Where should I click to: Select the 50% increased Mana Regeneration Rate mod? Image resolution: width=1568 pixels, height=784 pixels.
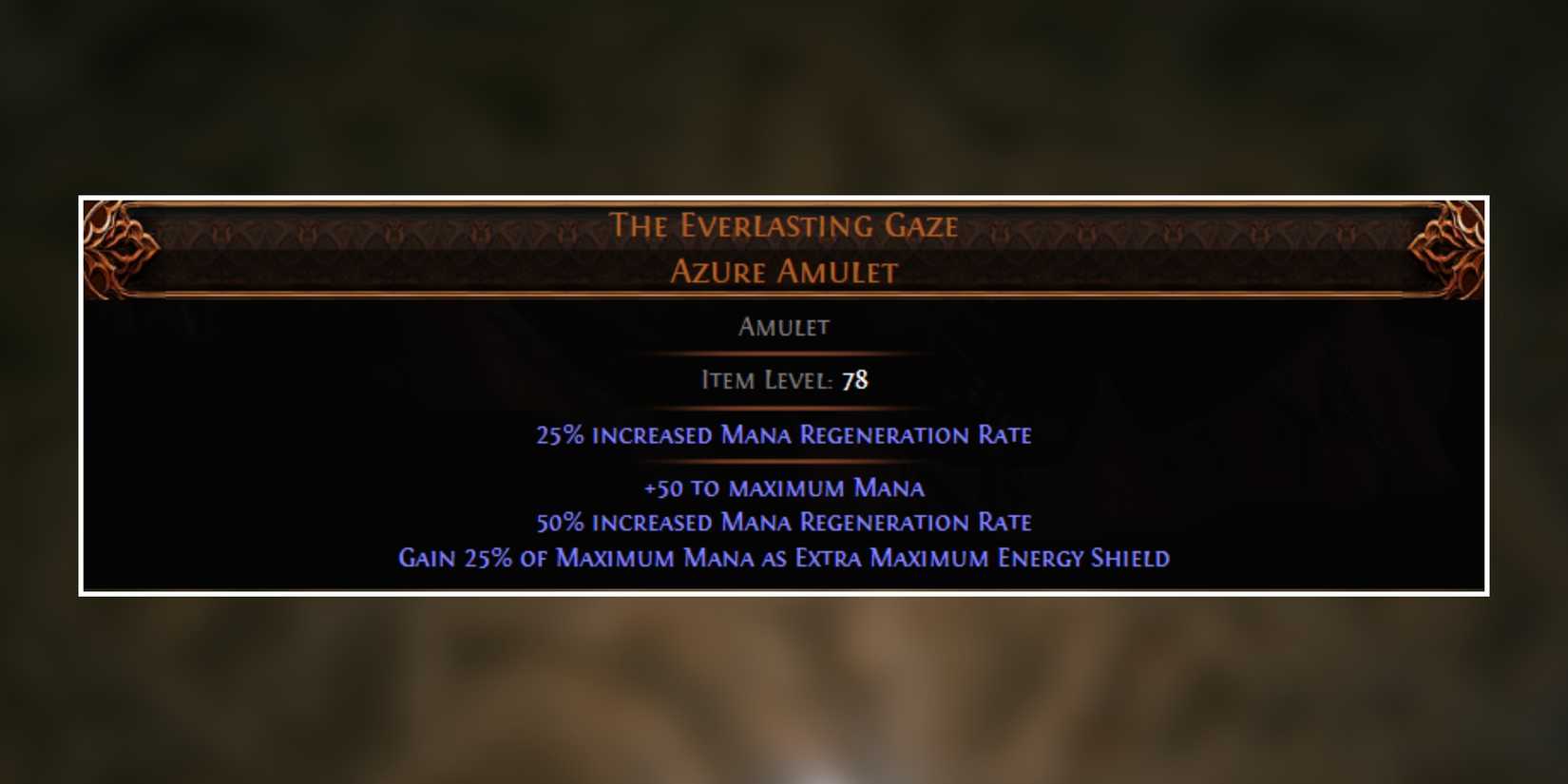(x=785, y=522)
